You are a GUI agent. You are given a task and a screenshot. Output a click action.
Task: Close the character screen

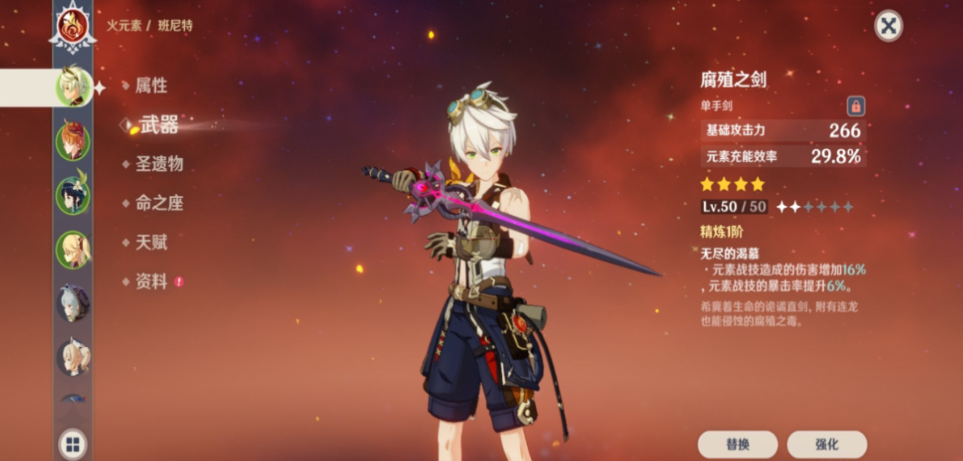pyautogui.click(x=888, y=26)
